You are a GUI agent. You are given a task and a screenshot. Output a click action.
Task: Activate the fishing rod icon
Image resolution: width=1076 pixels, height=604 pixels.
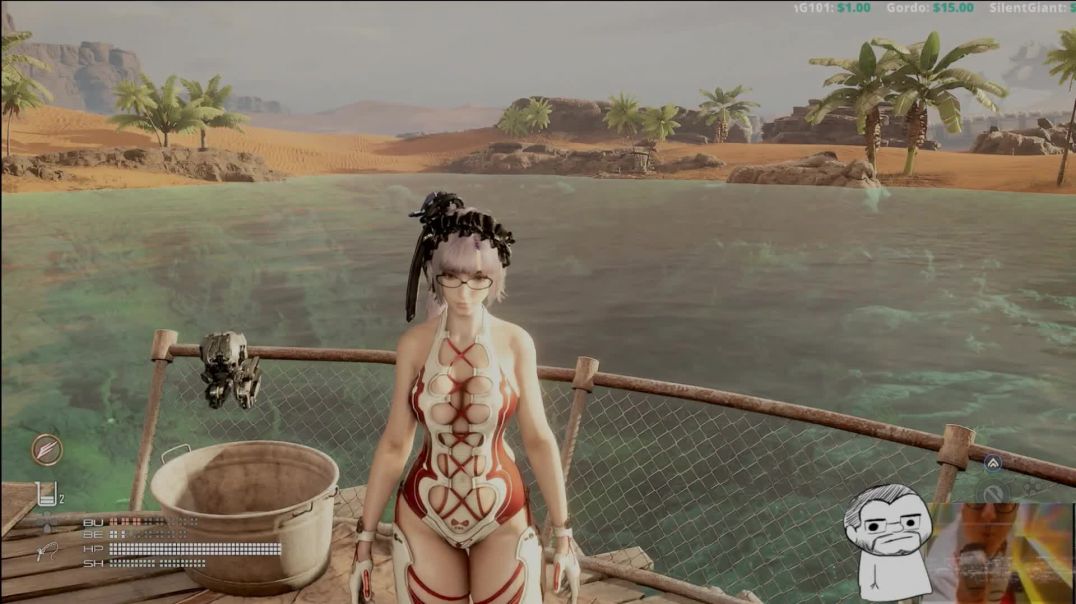point(46,550)
